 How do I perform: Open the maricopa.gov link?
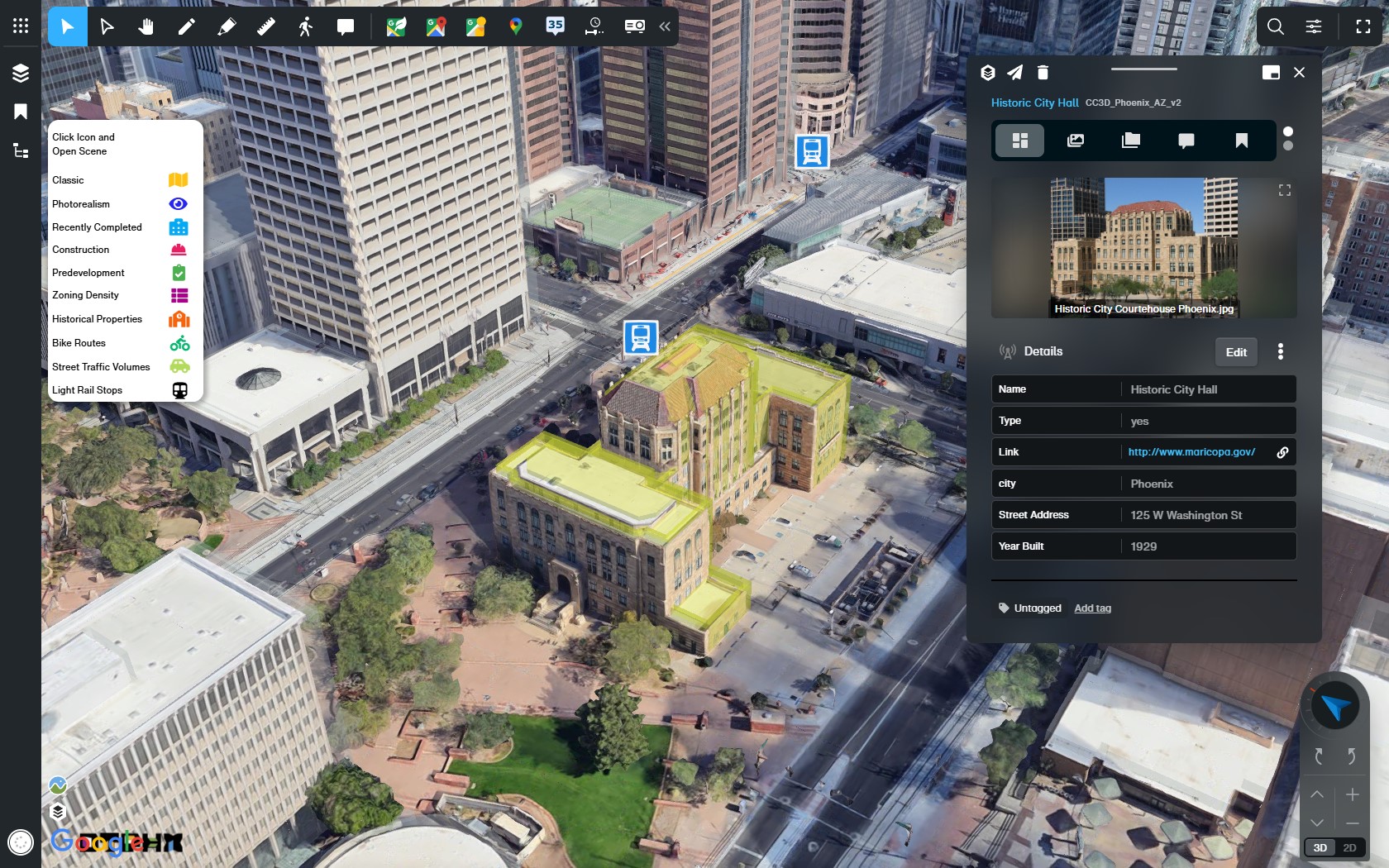pos(1191,452)
